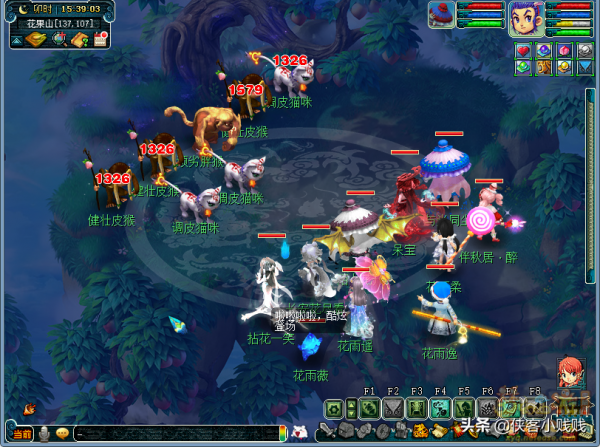Select the pink peach status icon
Screen dimensions: 600x447
[564, 50]
